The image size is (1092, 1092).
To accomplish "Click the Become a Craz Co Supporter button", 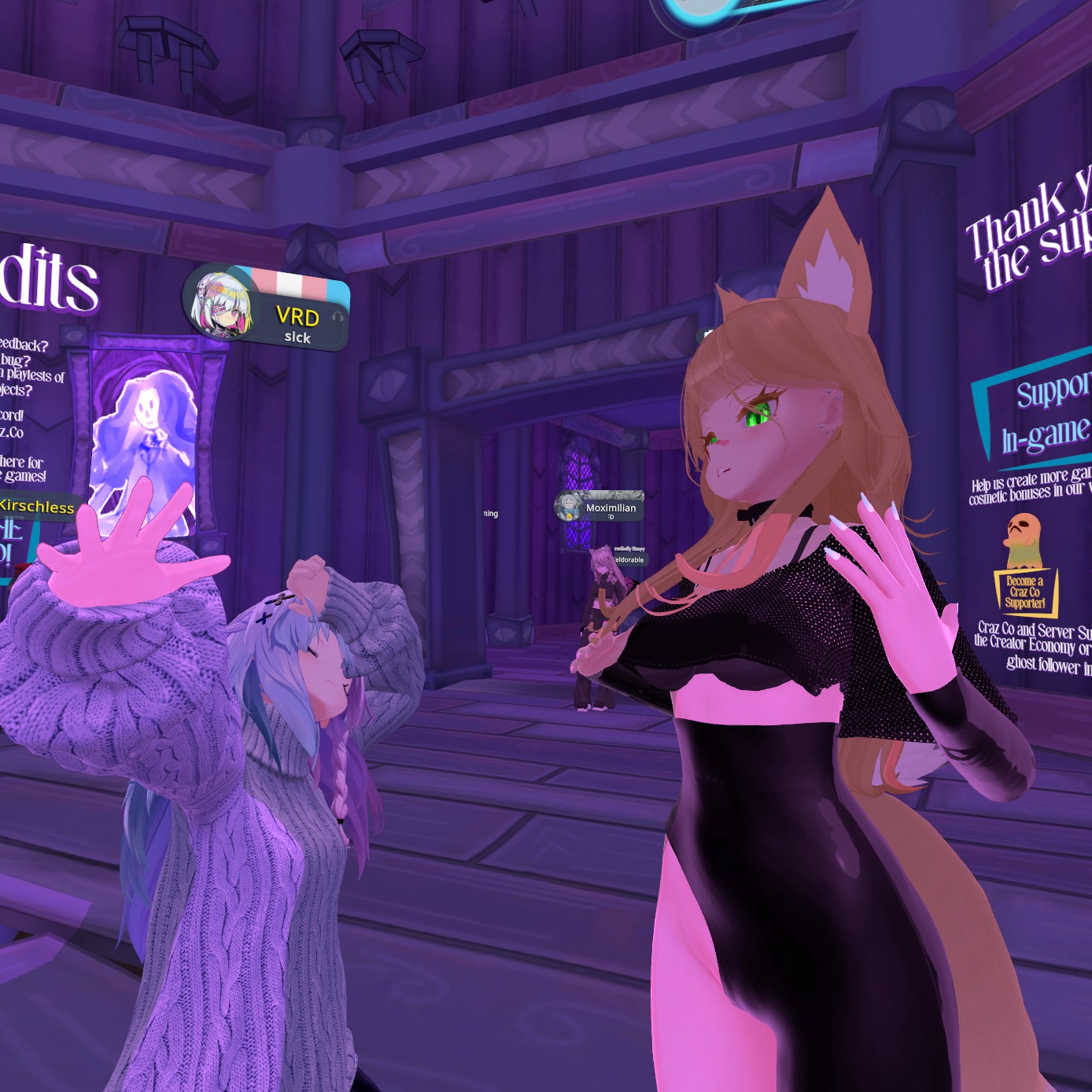I will [x=1025, y=592].
